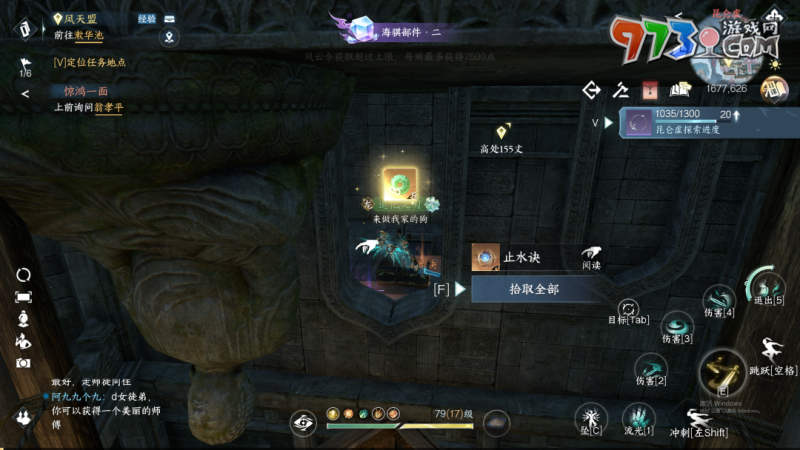Click the quest location pin icon
Image resolution: width=800 pixels, height=450 pixels.
(x=170, y=38)
